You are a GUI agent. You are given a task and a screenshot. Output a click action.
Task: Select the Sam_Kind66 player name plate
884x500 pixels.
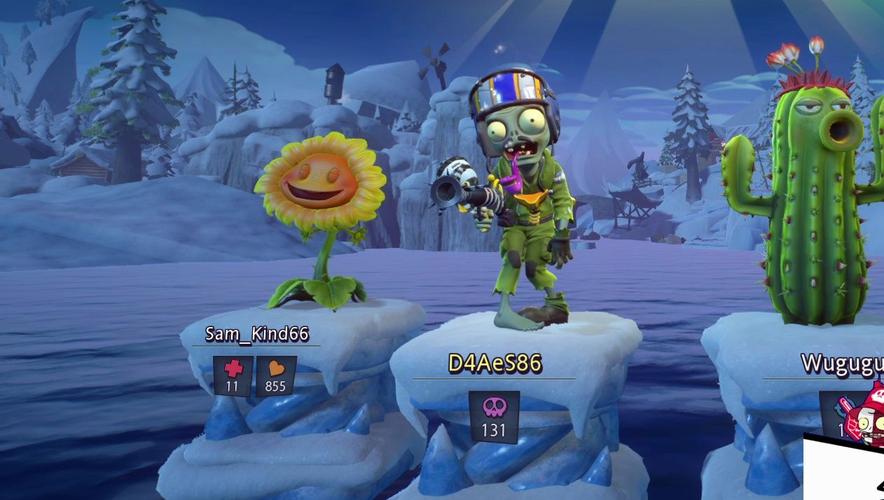click(x=257, y=334)
